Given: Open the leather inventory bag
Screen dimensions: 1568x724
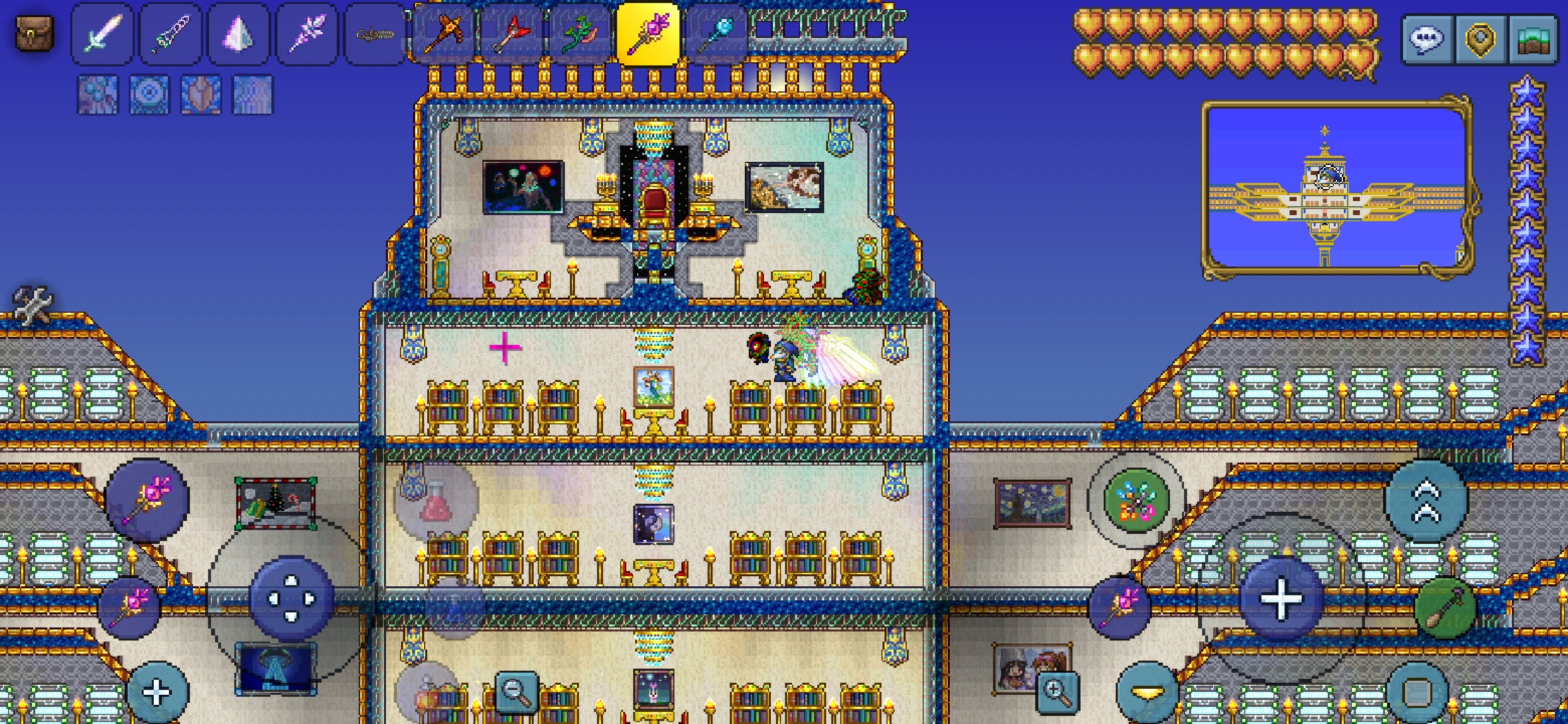Looking at the screenshot, I should click(x=34, y=34).
